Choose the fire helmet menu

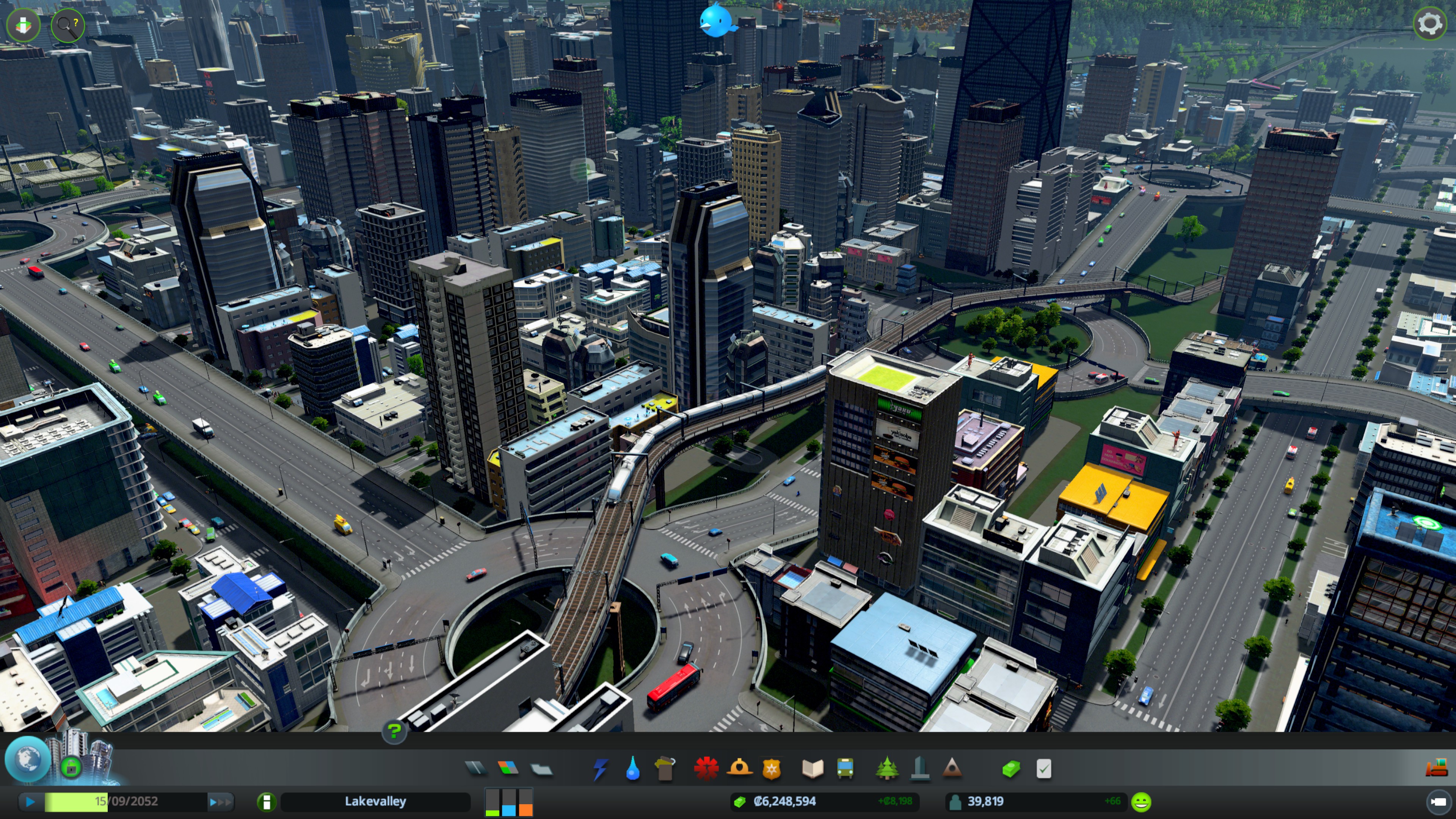click(739, 768)
